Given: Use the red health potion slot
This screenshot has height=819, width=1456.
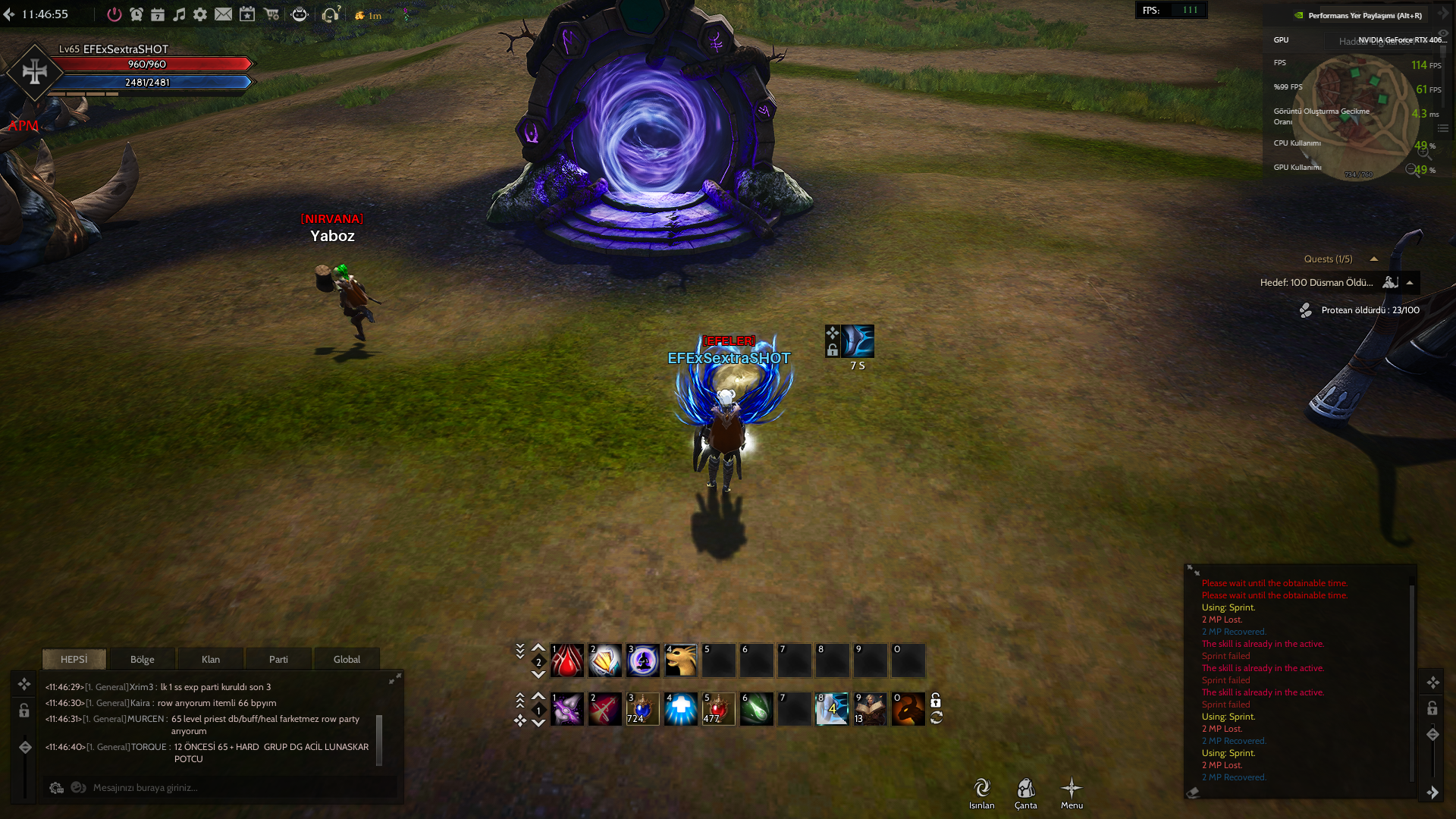Looking at the screenshot, I should point(718,709).
